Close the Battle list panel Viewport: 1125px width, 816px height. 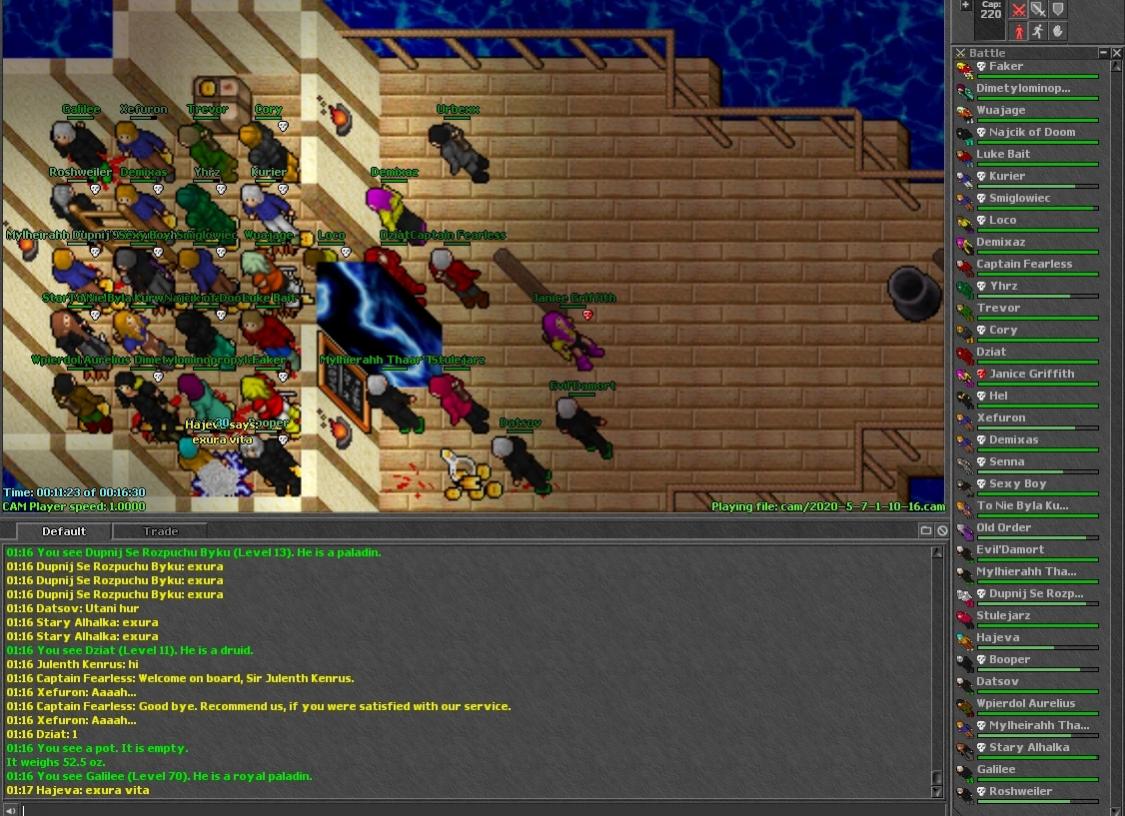[1117, 53]
